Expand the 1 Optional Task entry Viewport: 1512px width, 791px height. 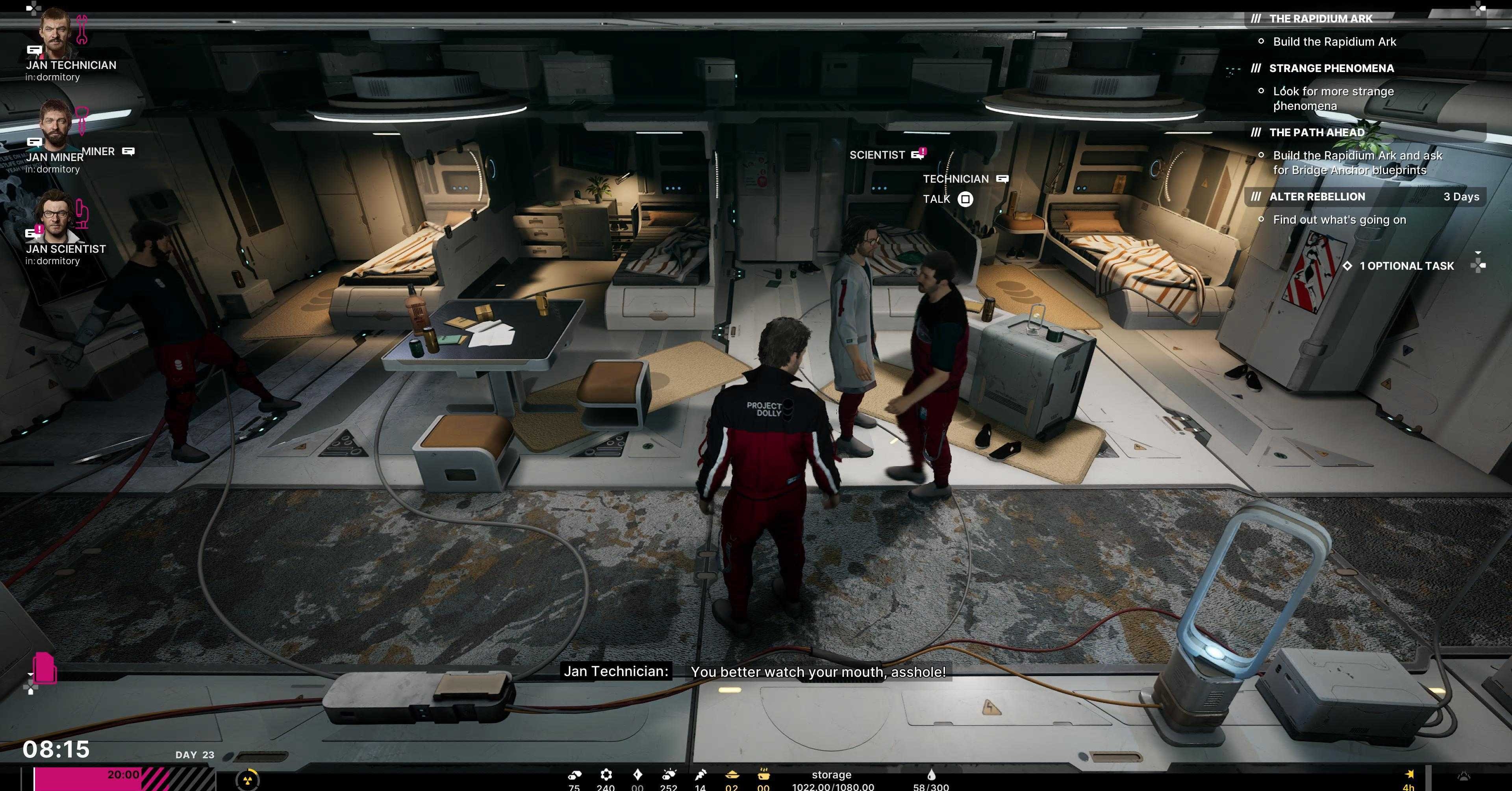click(1406, 266)
